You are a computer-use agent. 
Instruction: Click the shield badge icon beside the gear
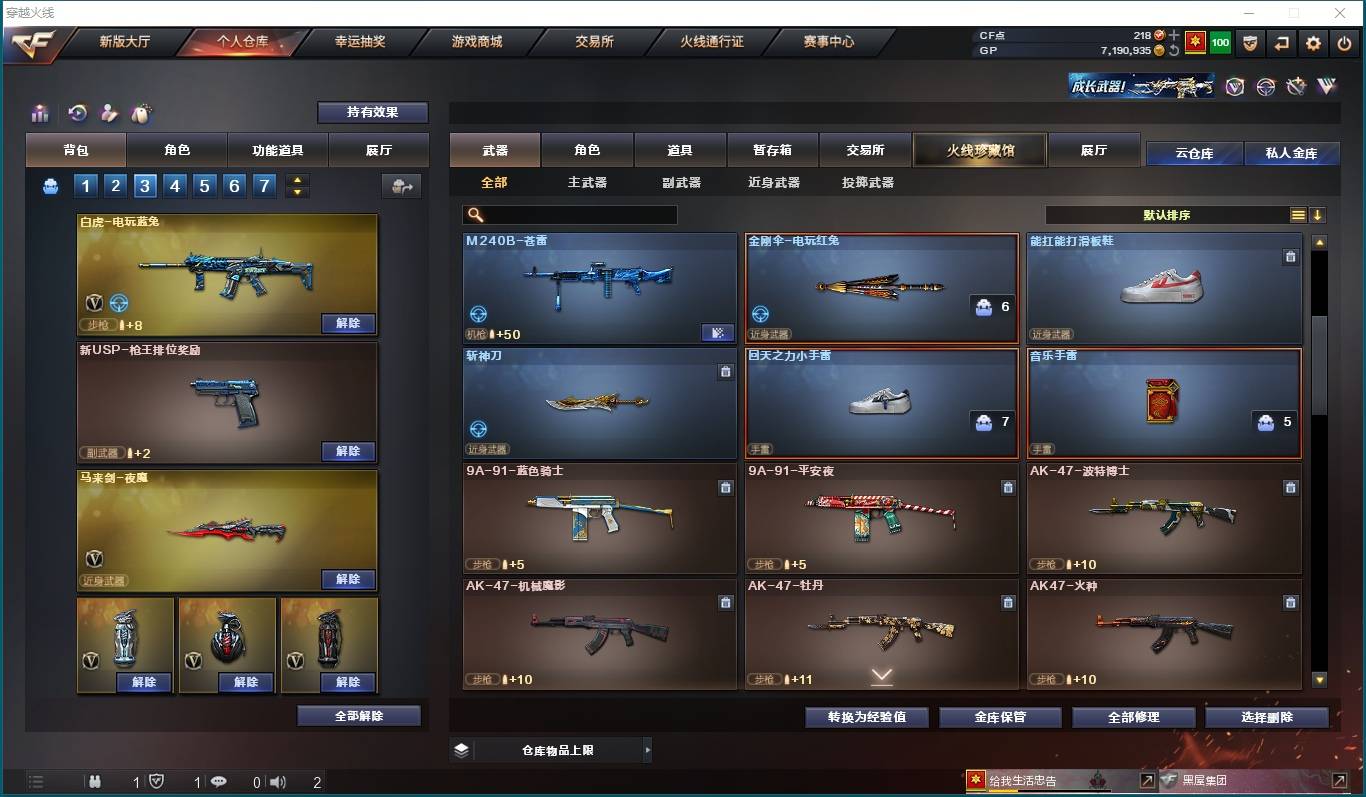point(1251,43)
